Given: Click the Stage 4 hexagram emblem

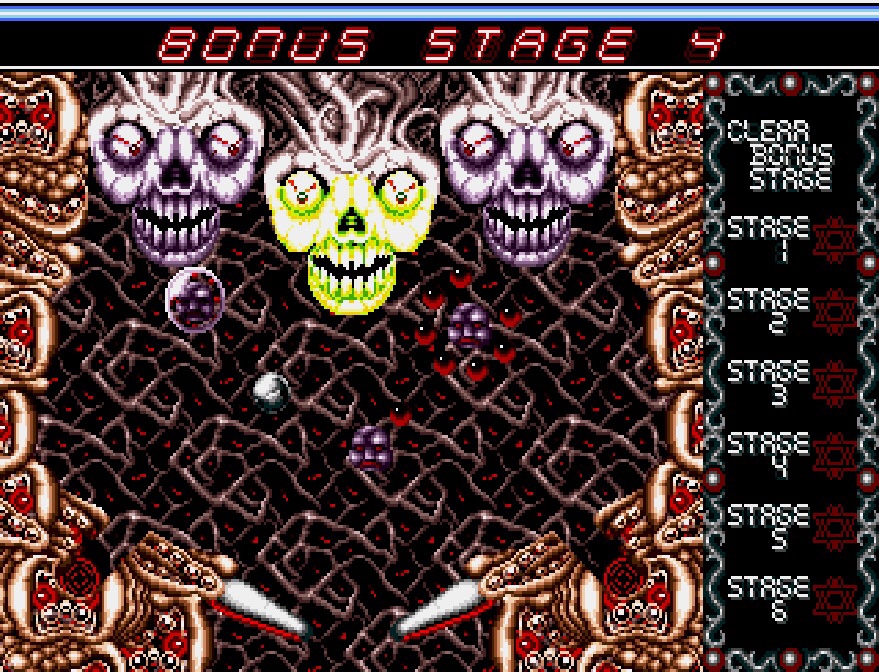Looking at the screenshot, I should click(833, 455).
